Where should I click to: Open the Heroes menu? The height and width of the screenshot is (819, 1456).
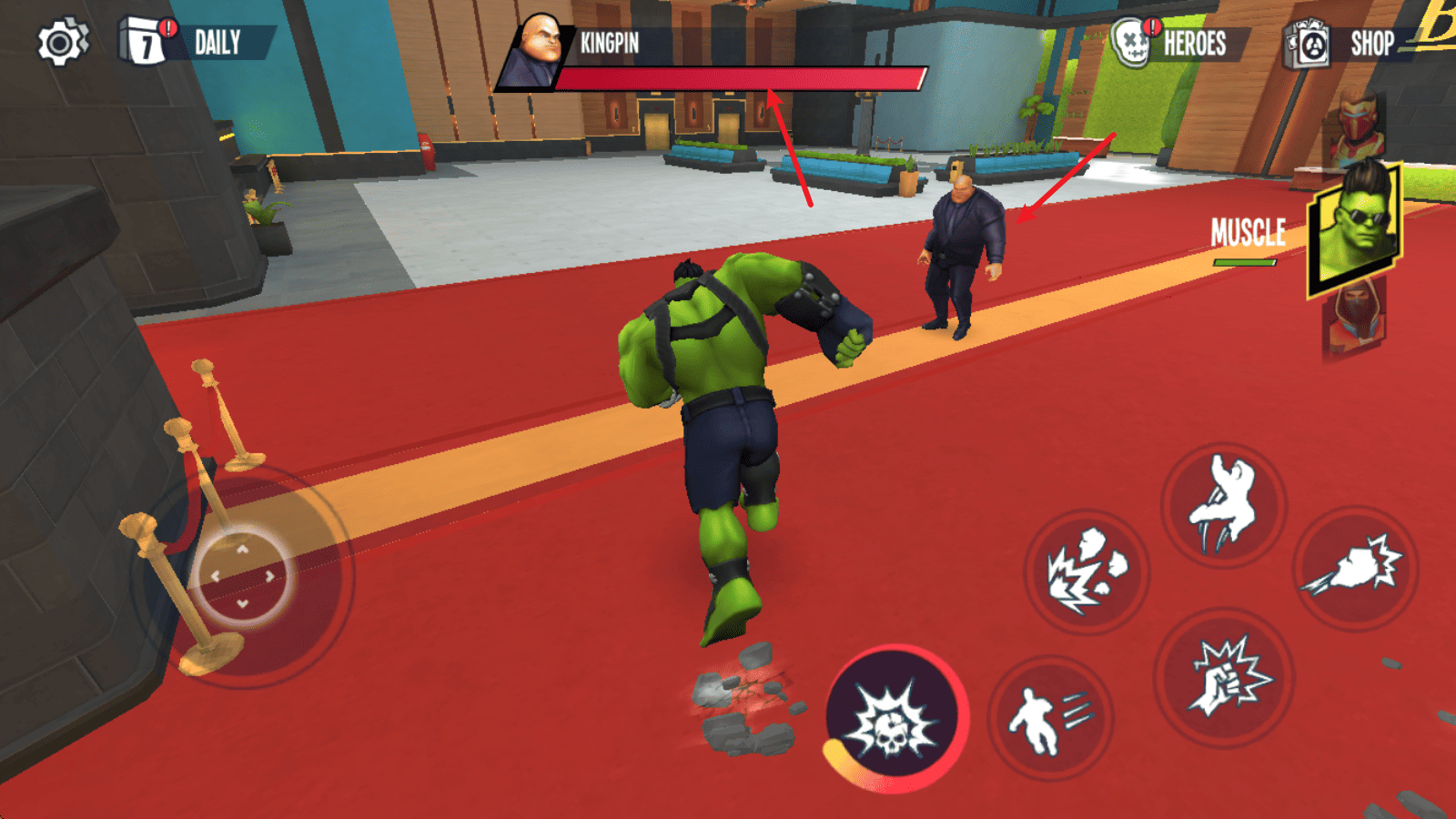click(x=1174, y=43)
